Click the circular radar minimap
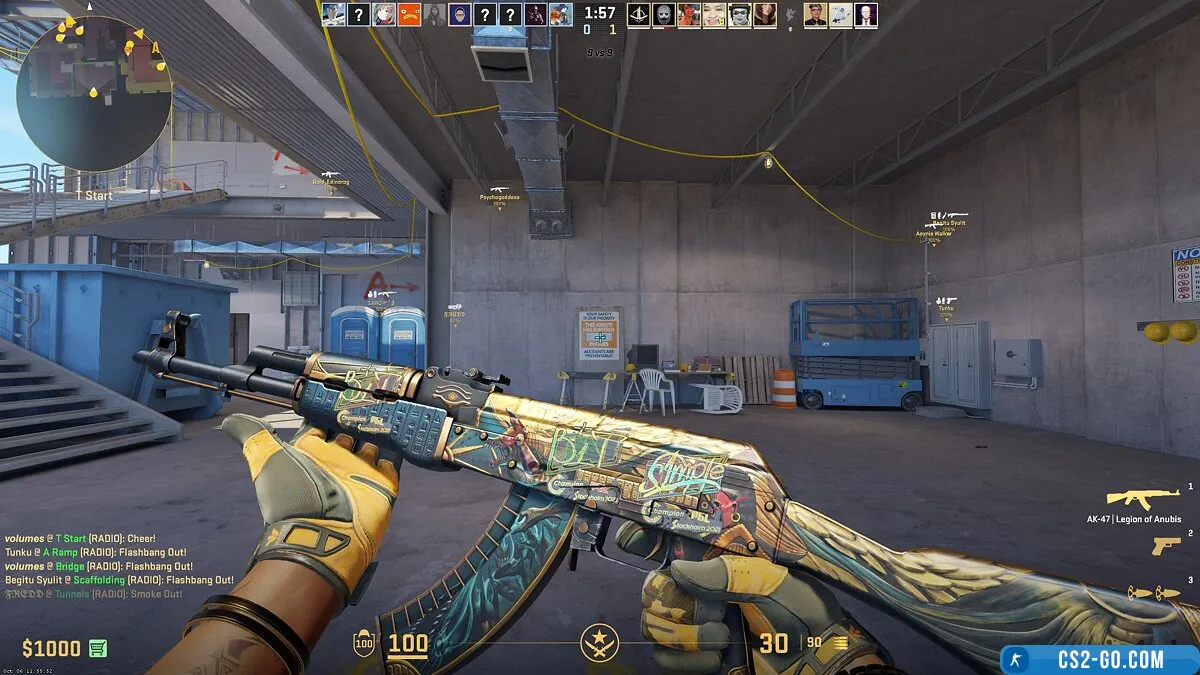The image size is (1200, 675). (x=94, y=93)
